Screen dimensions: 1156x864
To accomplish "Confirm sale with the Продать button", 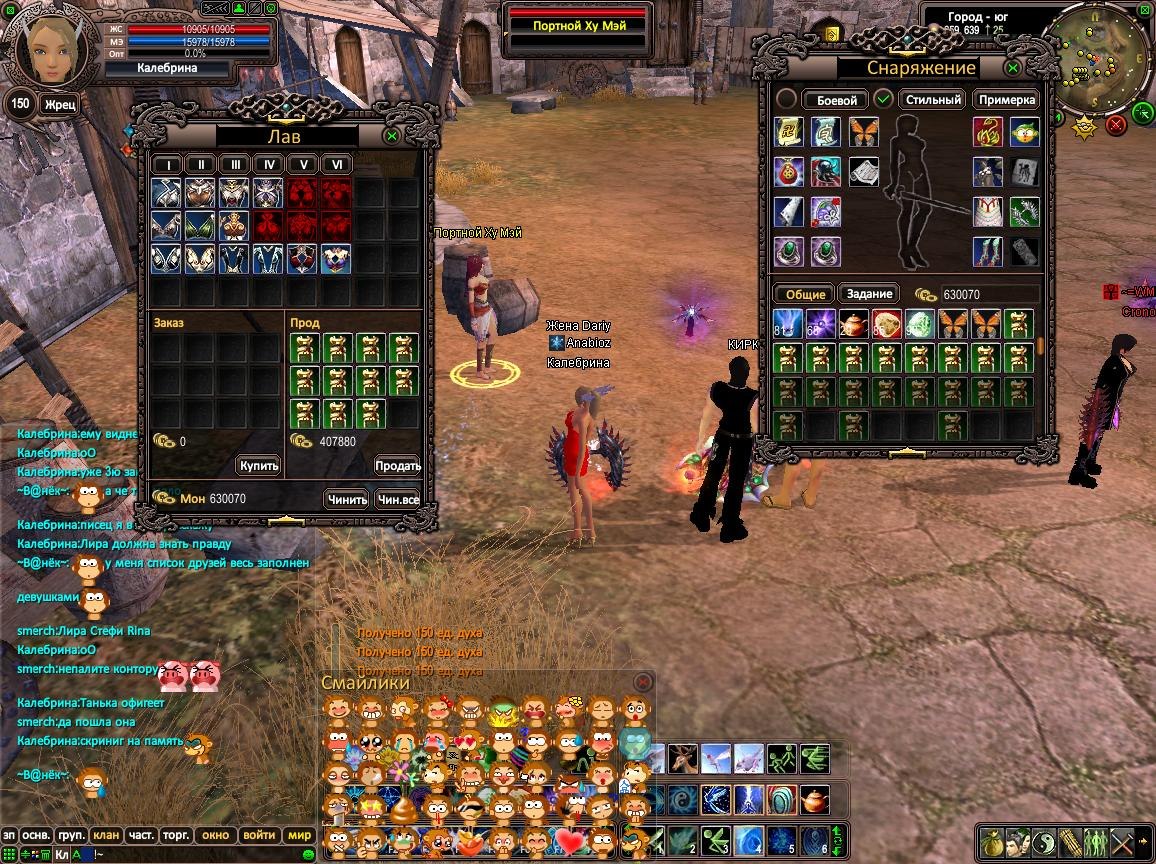I will point(397,466).
